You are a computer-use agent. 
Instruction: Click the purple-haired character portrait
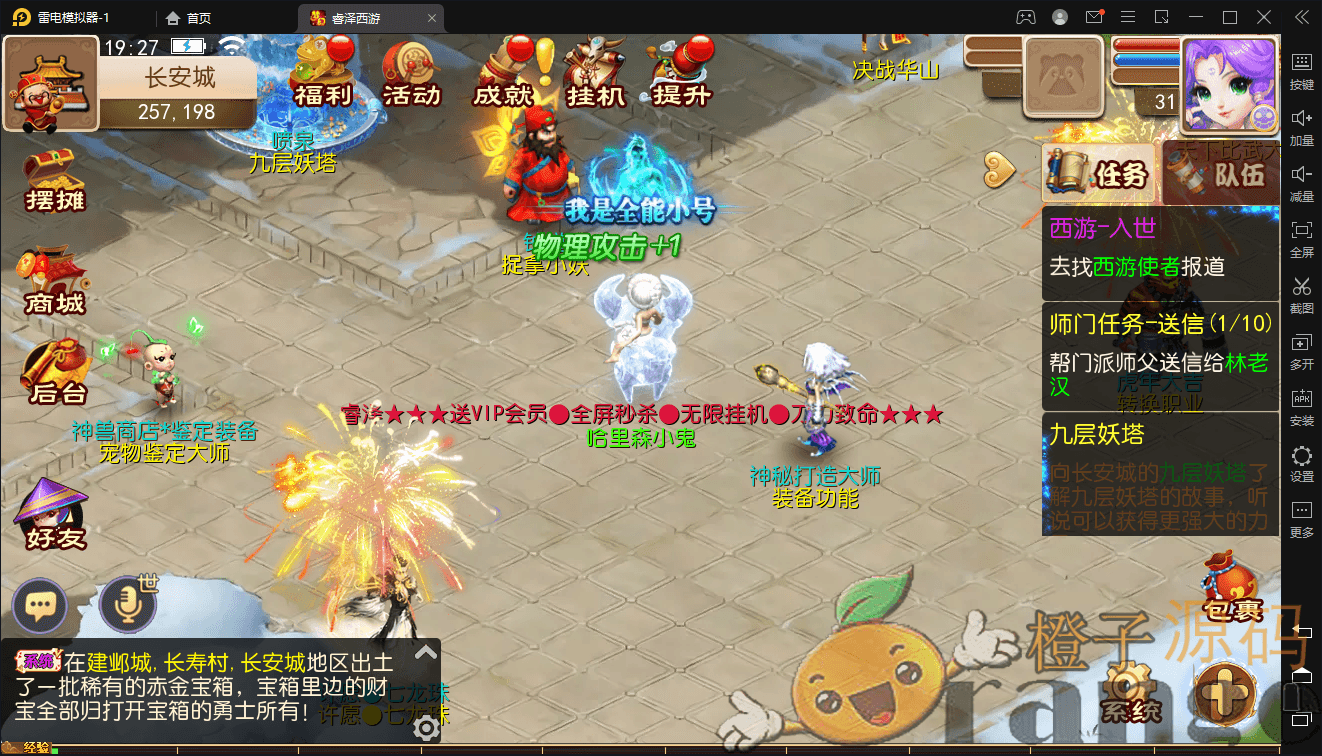click(1229, 86)
